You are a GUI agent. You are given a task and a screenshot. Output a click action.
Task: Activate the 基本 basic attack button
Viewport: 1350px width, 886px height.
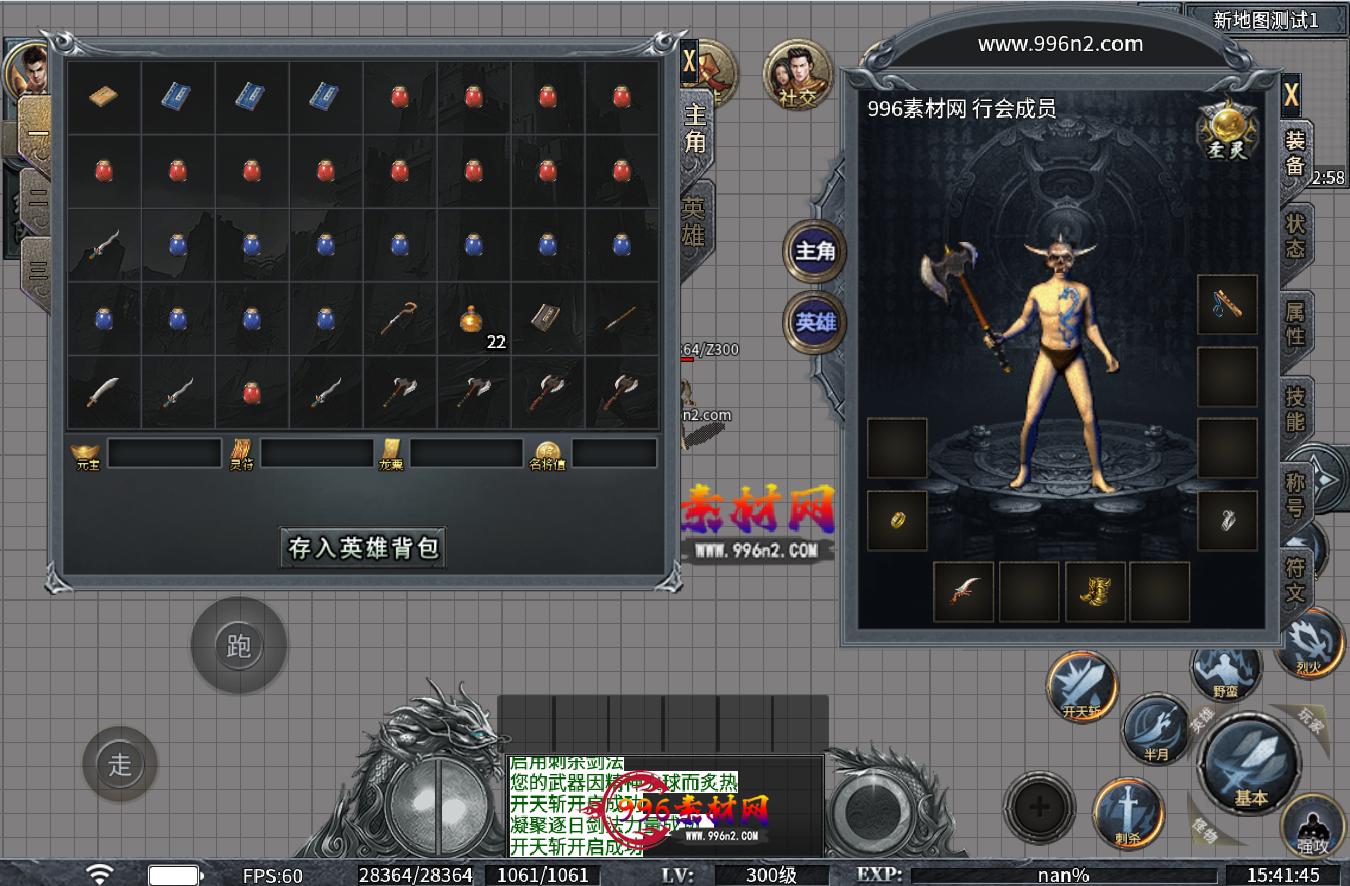point(1250,765)
